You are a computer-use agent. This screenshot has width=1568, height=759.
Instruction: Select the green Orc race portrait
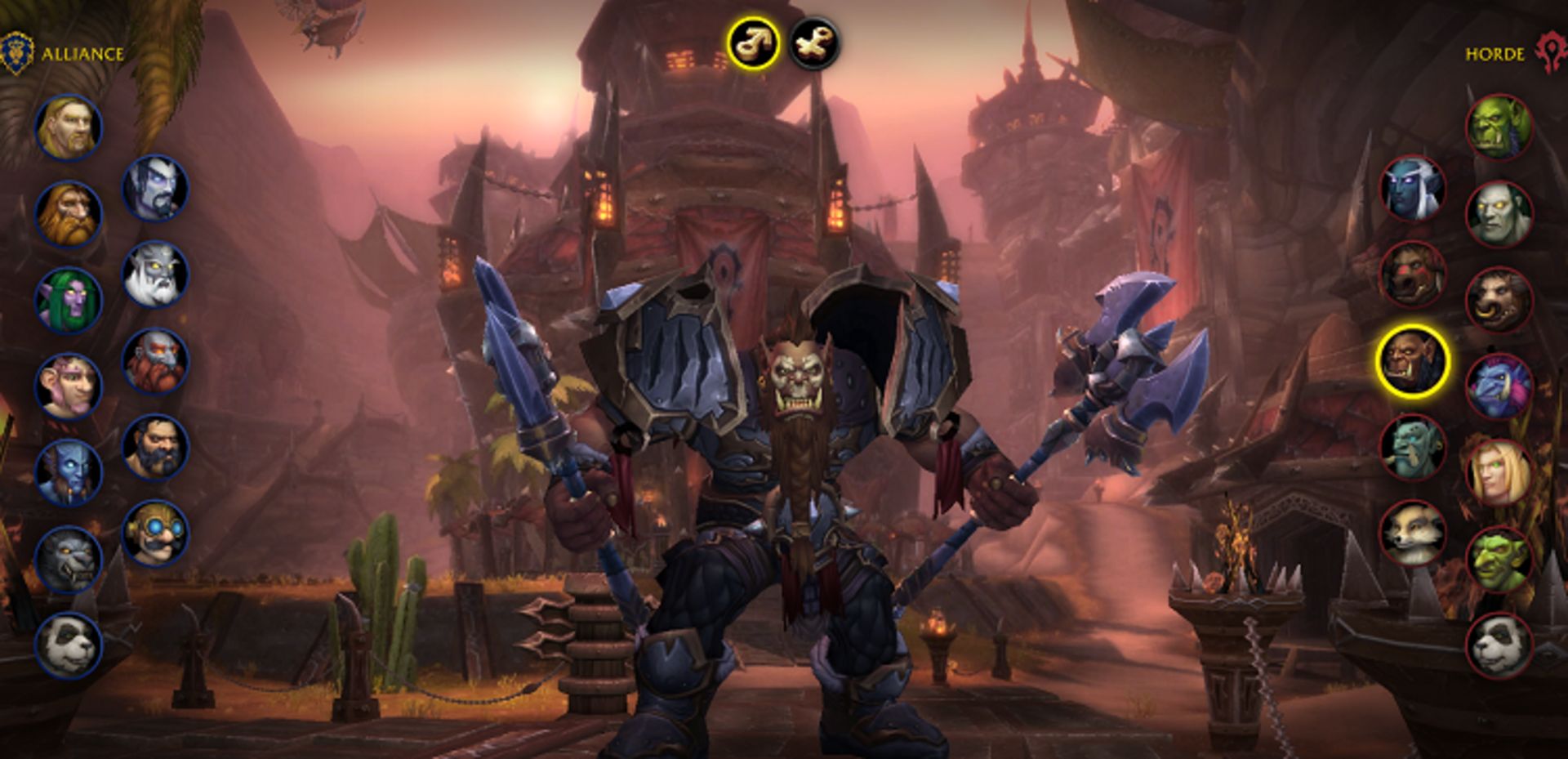coord(1499,127)
